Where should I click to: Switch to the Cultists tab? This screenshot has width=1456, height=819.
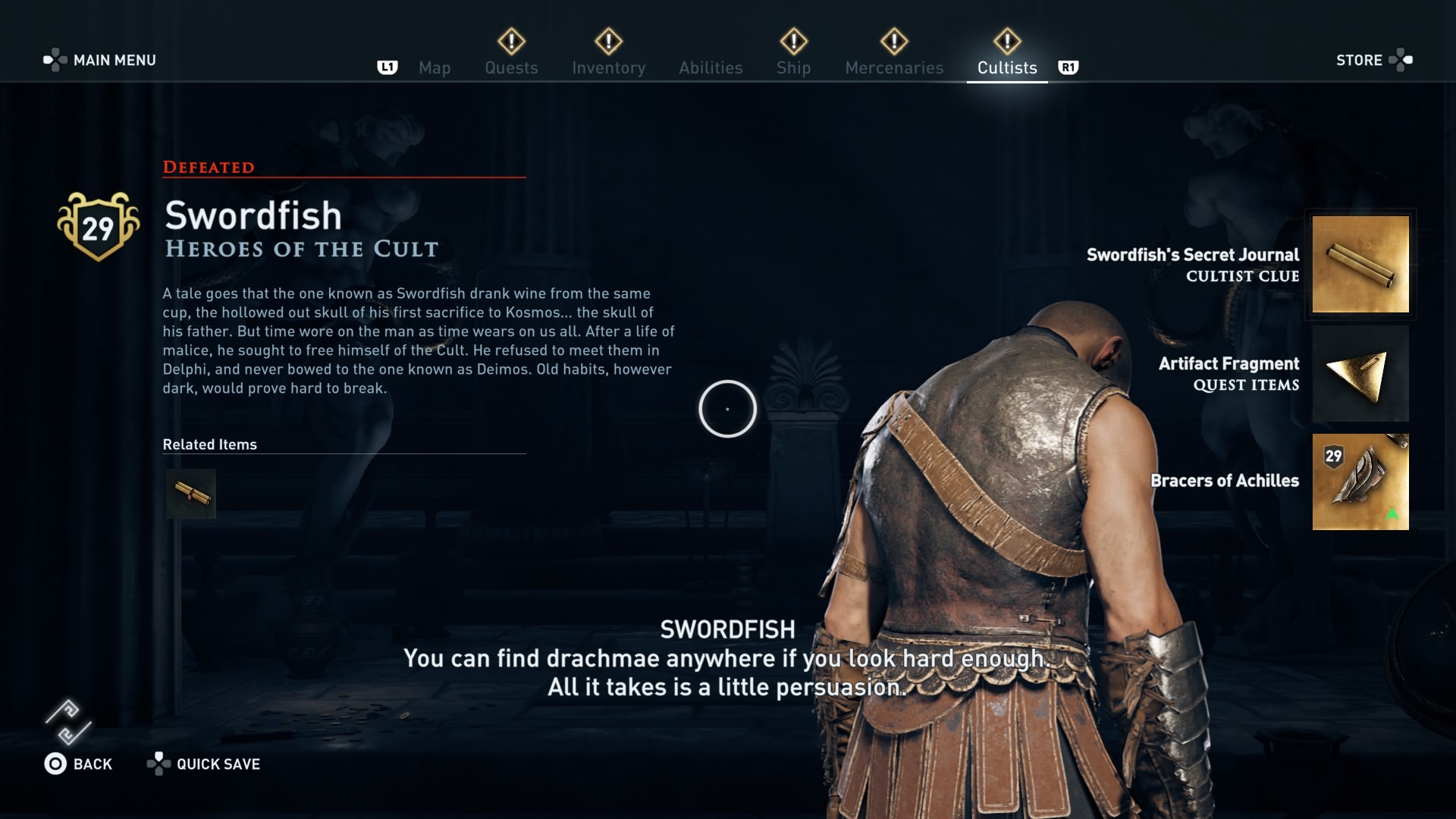[x=1006, y=67]
